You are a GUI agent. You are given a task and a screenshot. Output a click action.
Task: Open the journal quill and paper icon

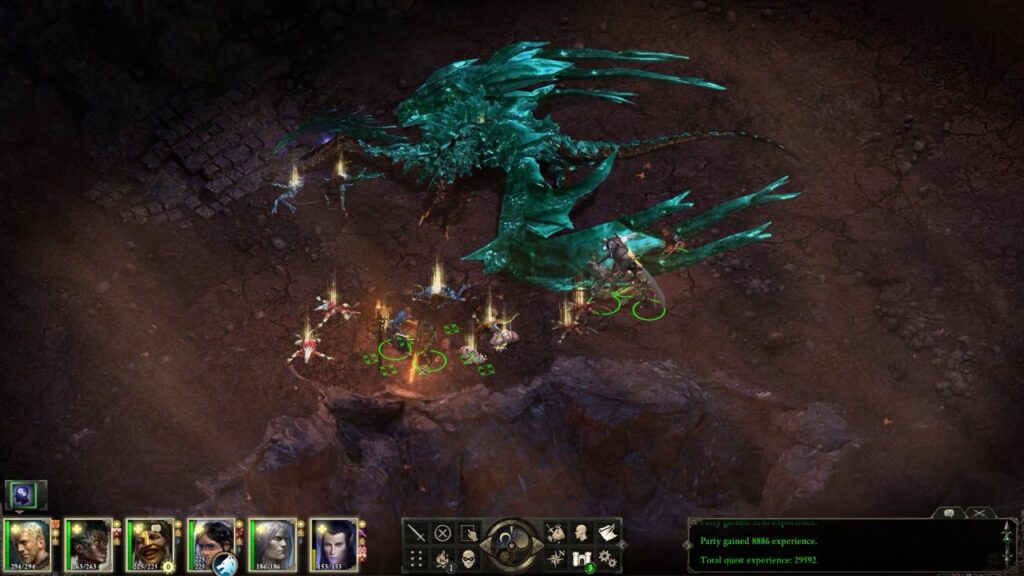click(606, 533)
